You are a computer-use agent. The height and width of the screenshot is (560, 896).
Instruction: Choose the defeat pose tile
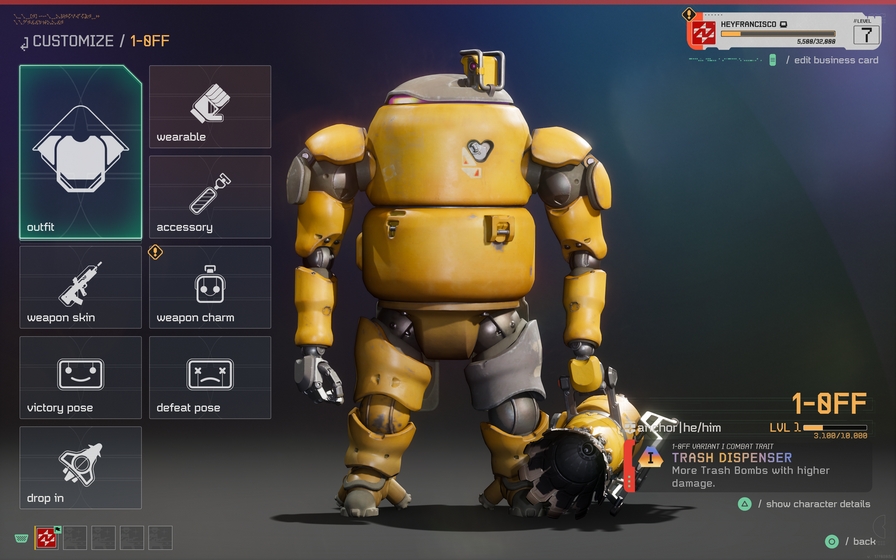point(210,377)
